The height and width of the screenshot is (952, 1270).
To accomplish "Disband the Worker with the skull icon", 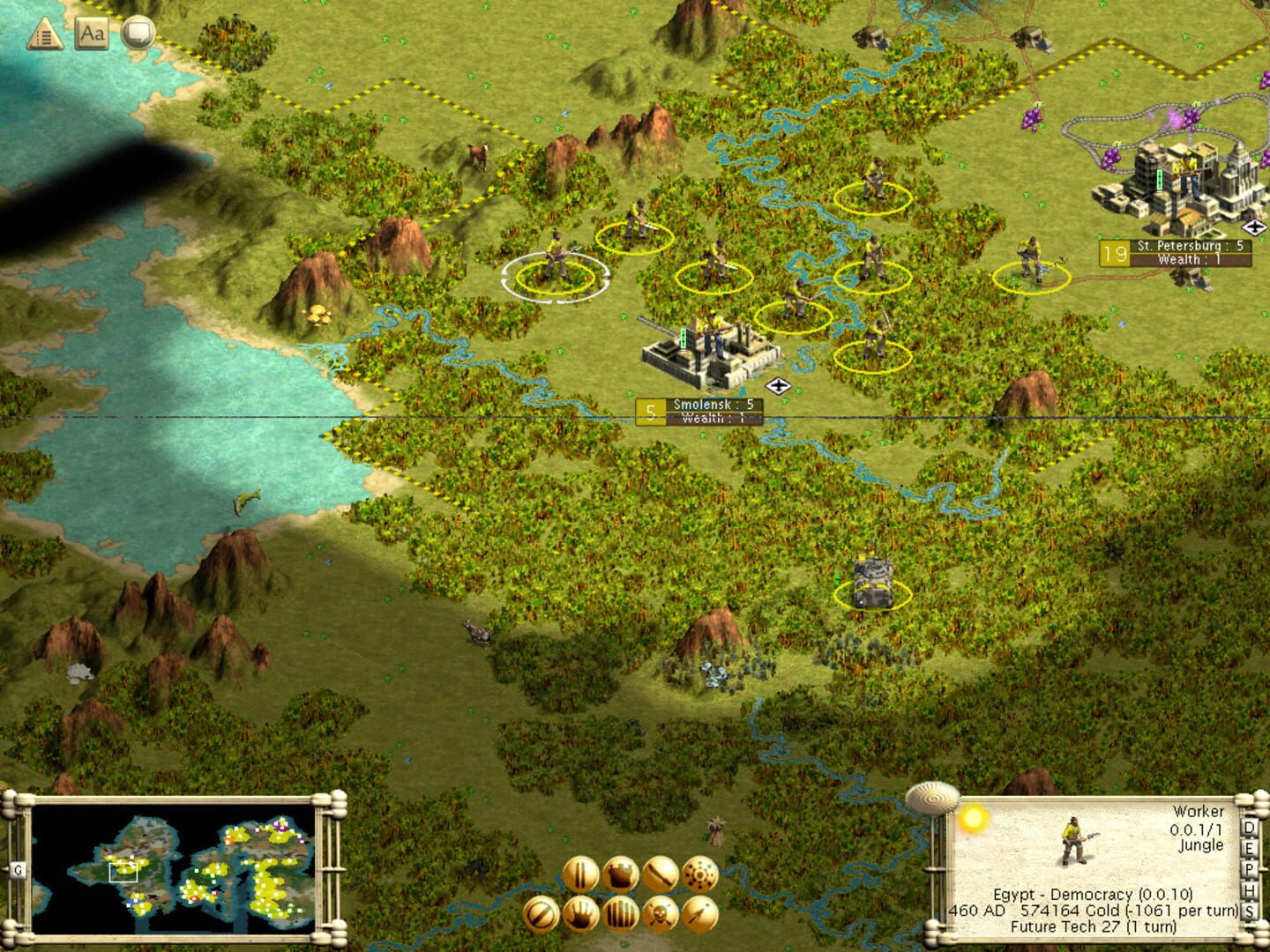I will pos(660,916).
